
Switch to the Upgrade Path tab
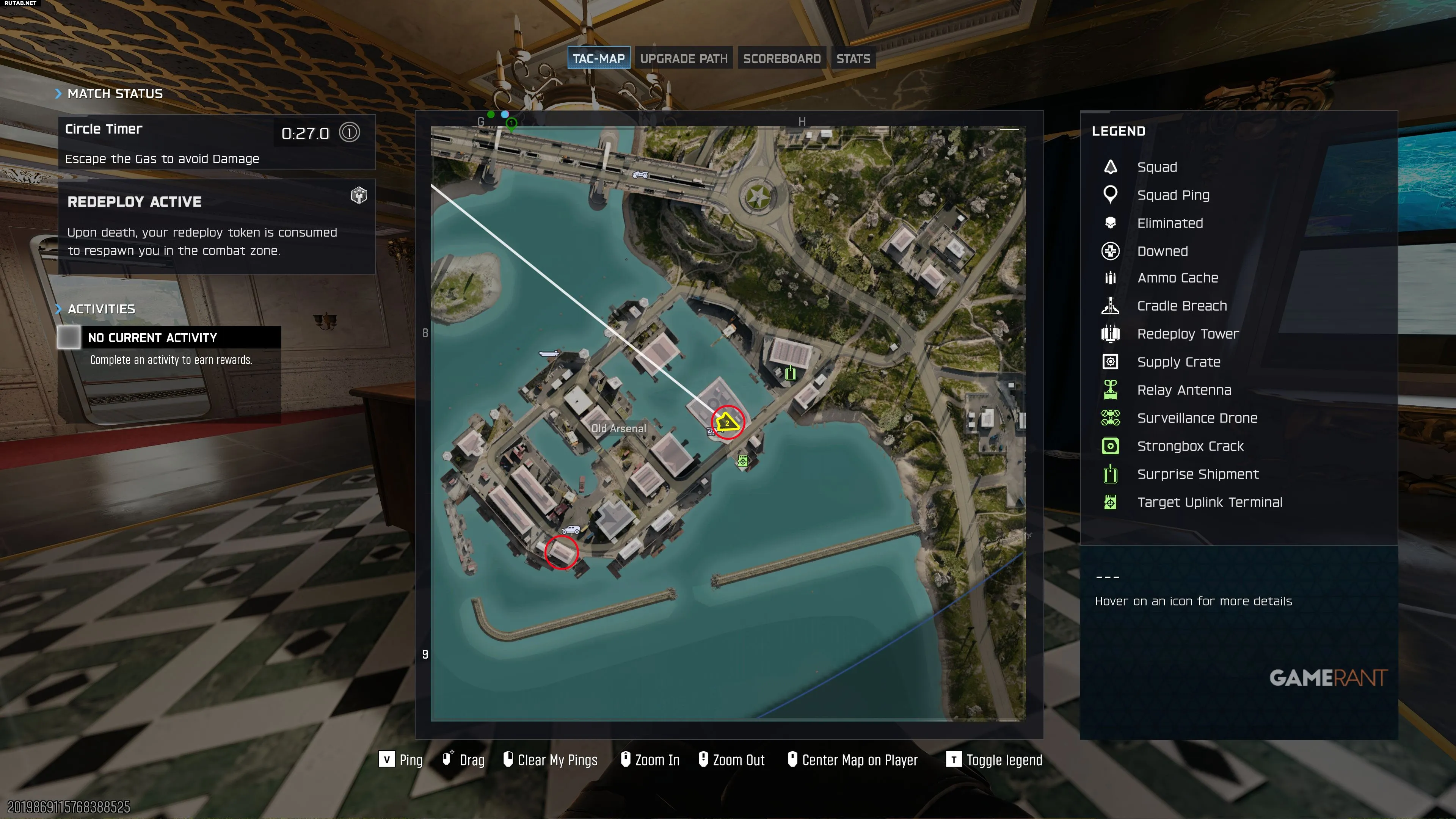pos(683,58)
